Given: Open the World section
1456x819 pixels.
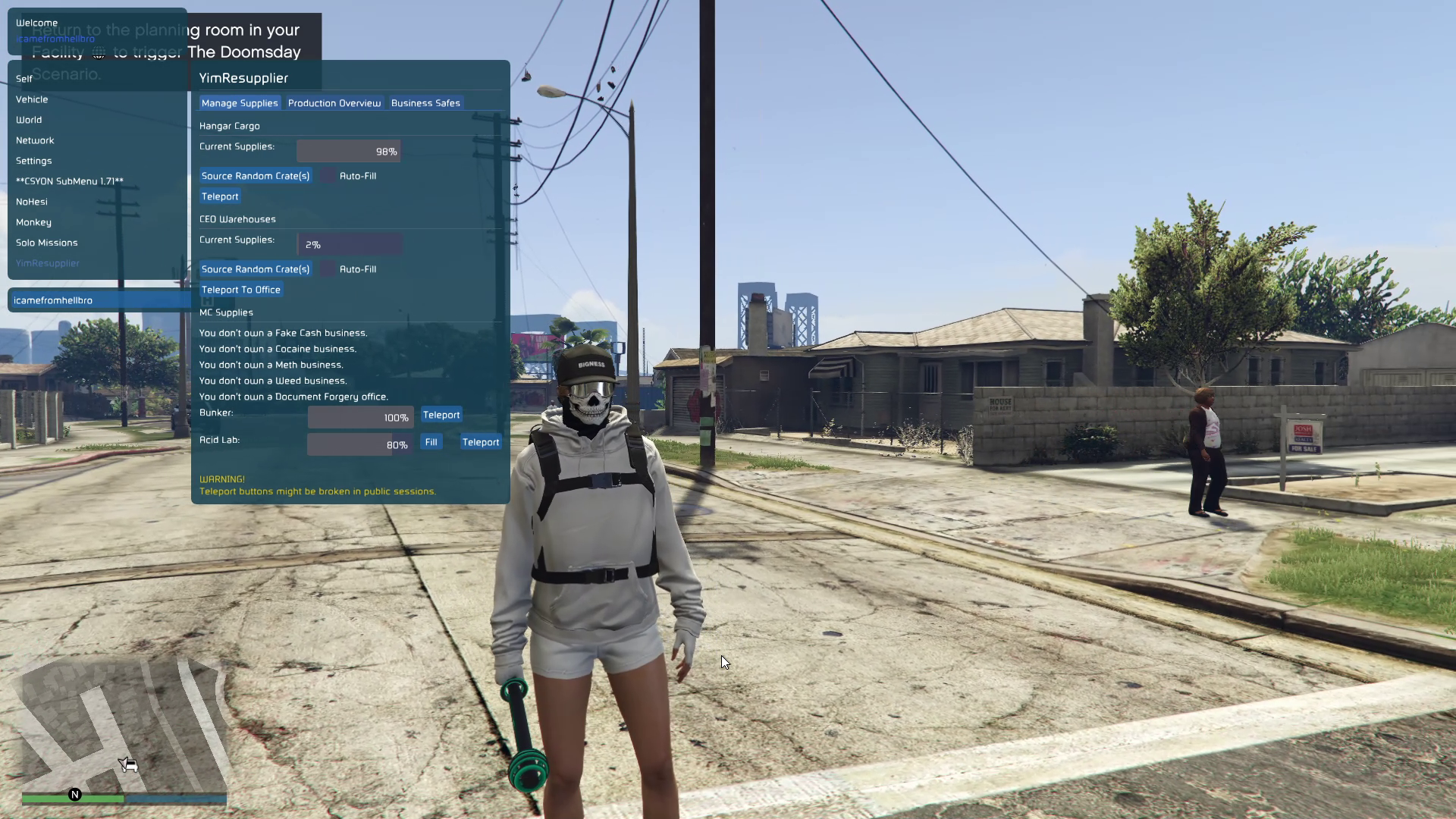Looking at the screenshot, I should tap(29, 120).
